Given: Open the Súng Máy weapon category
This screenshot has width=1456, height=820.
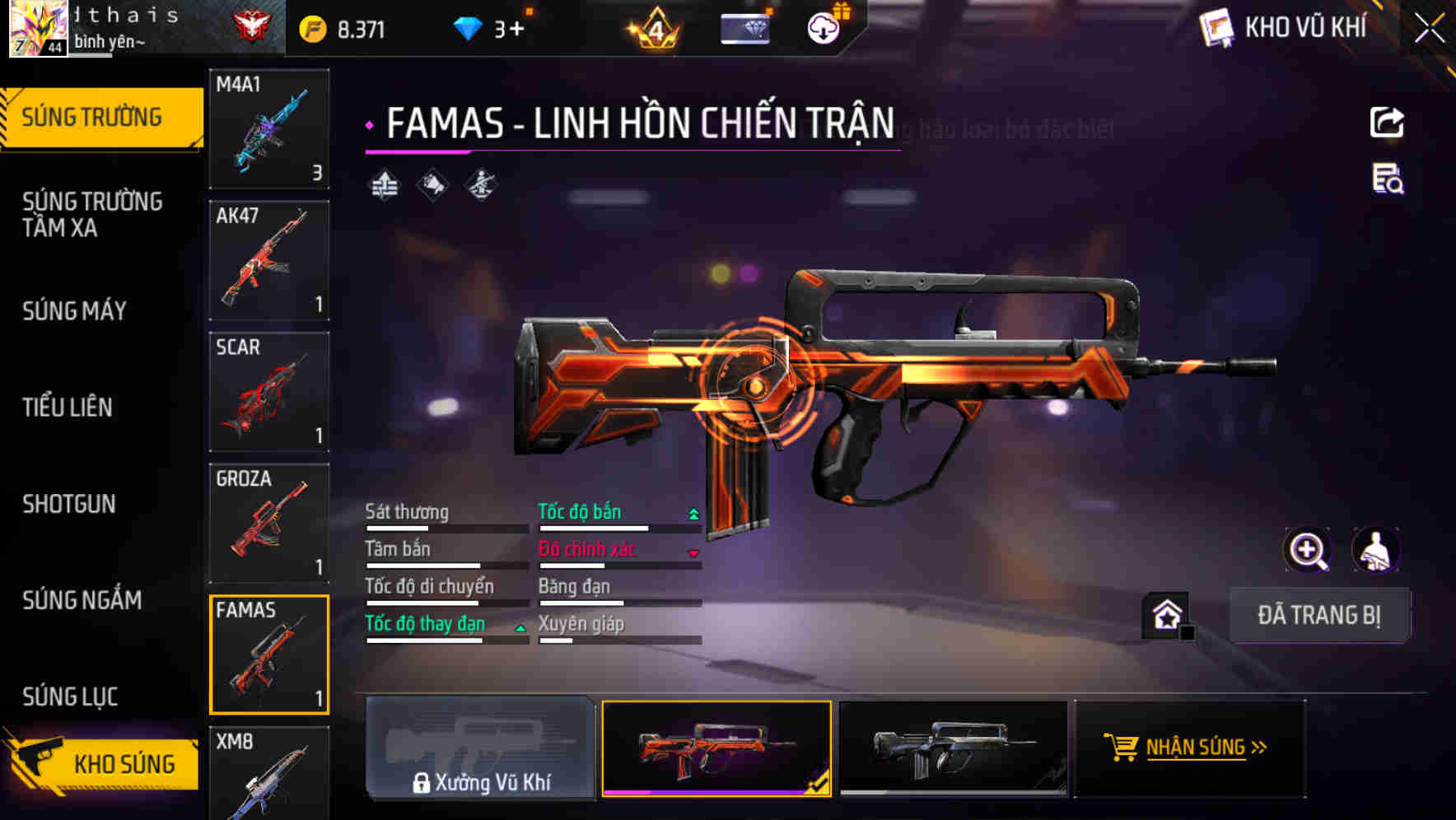Looking at the screenshot, I should (75, 311).
